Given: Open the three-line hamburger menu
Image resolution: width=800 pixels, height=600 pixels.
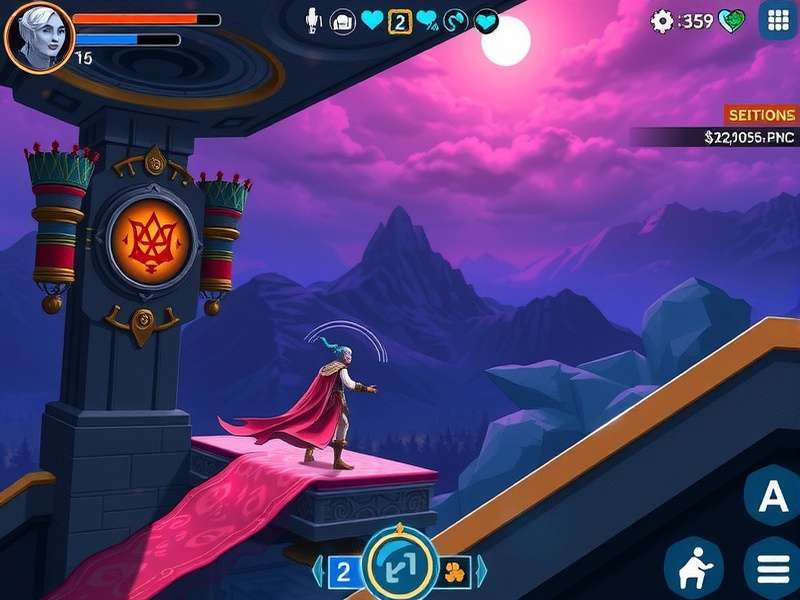Looking at the screenshot, I should point(773,568).
